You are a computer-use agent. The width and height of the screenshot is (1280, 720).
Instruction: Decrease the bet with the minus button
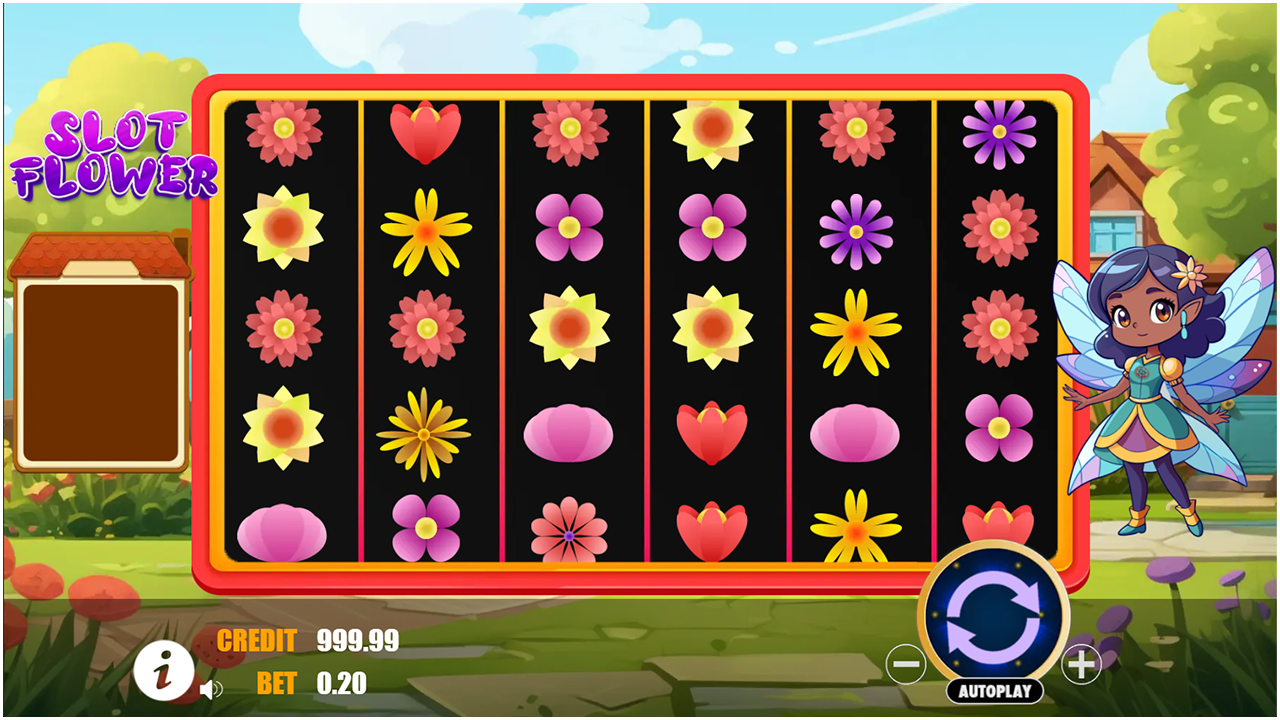907,662
